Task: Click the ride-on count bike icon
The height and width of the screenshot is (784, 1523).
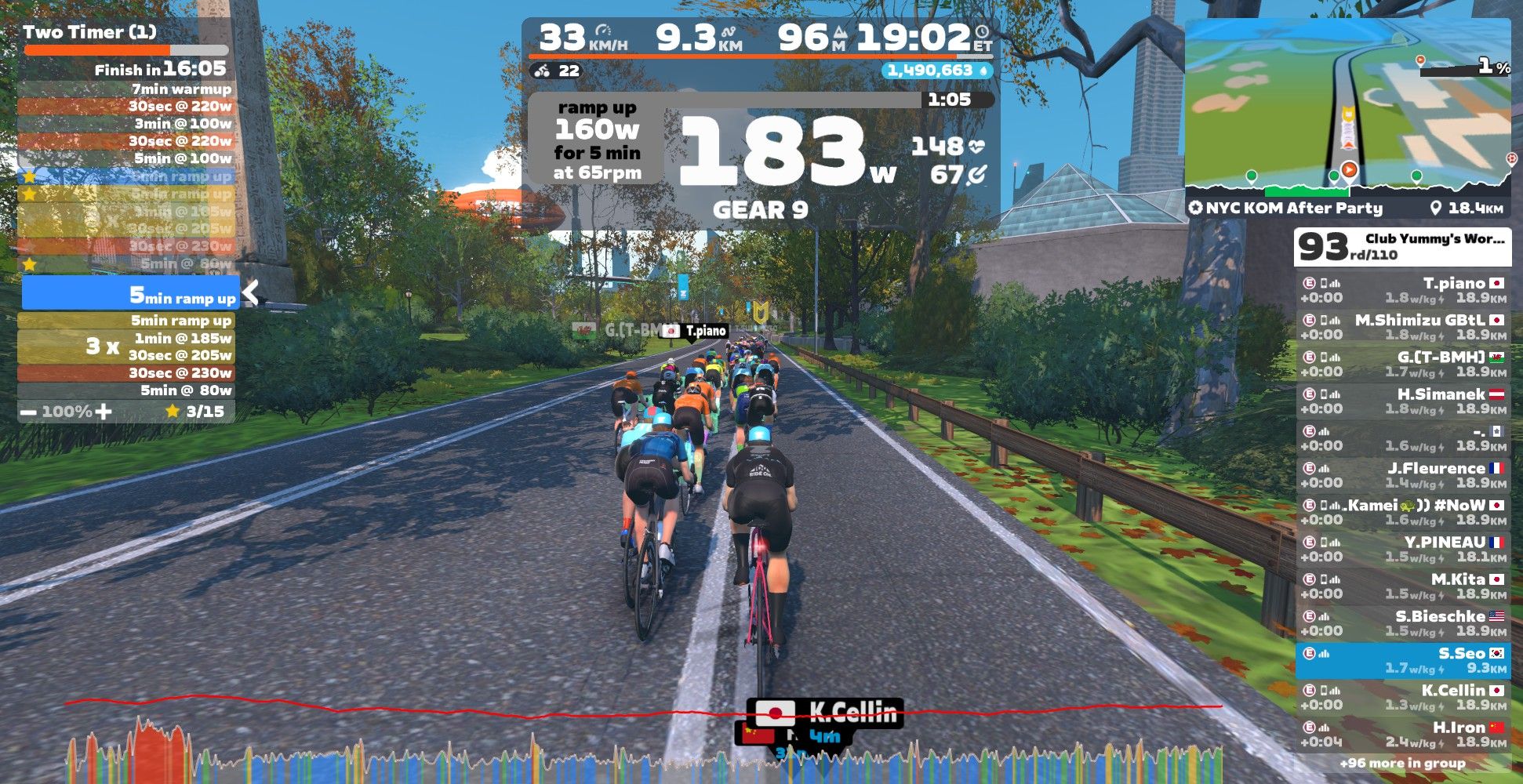Action: 542,71
